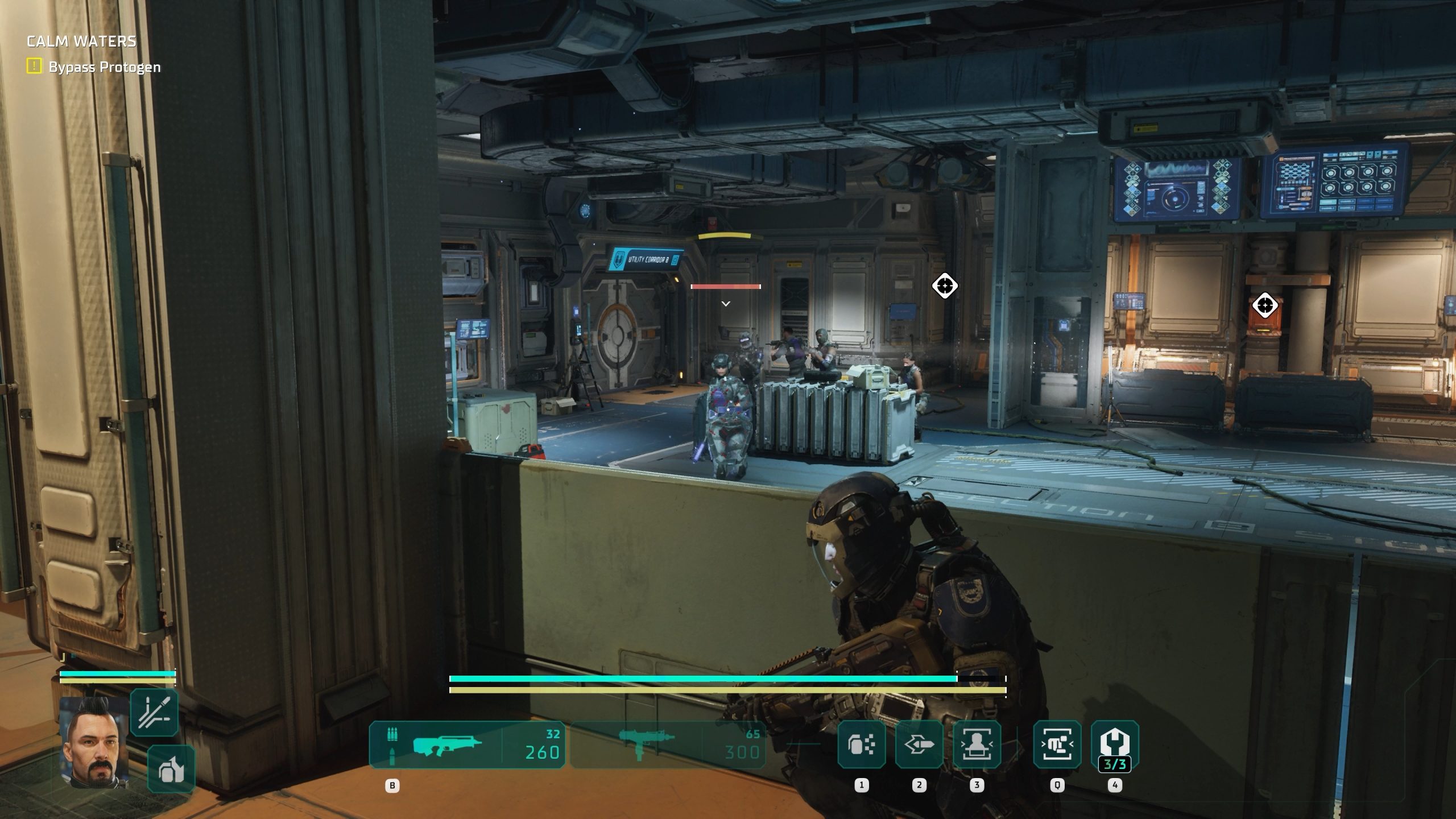The width and height of the screenshot is (1456, 819).
Task: Select the crosshair marker by the orange pillar
Action: (1265, 305)
